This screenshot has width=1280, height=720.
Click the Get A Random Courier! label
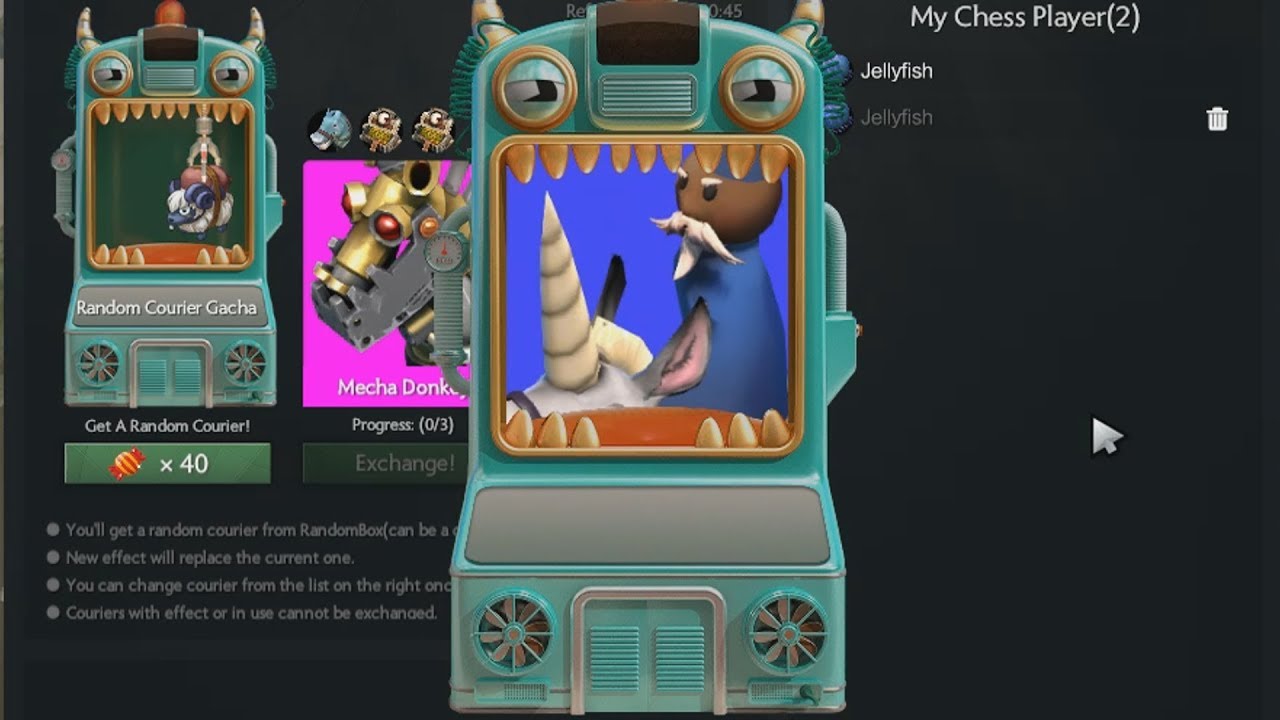(x=167, y=425)
